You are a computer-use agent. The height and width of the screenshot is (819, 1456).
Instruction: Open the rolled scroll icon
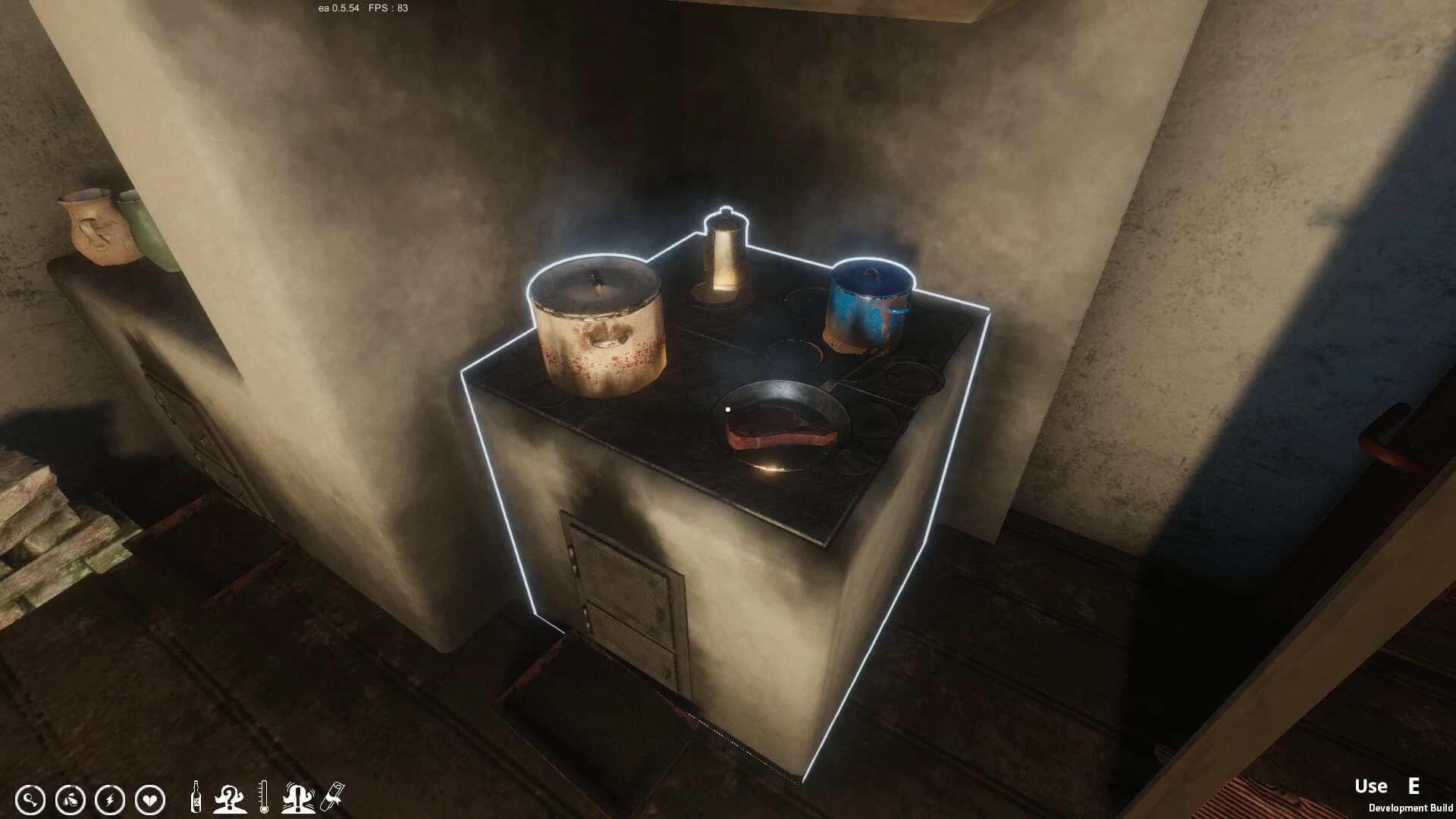coord(333,796)
